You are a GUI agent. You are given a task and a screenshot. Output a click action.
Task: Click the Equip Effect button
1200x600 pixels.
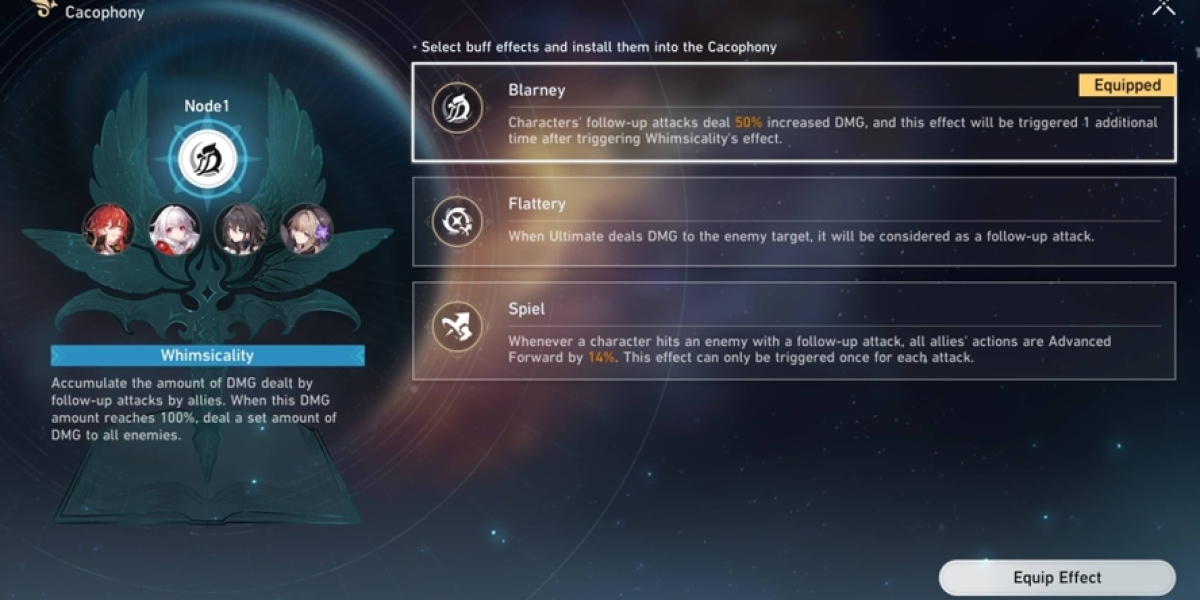[1056, 578]
